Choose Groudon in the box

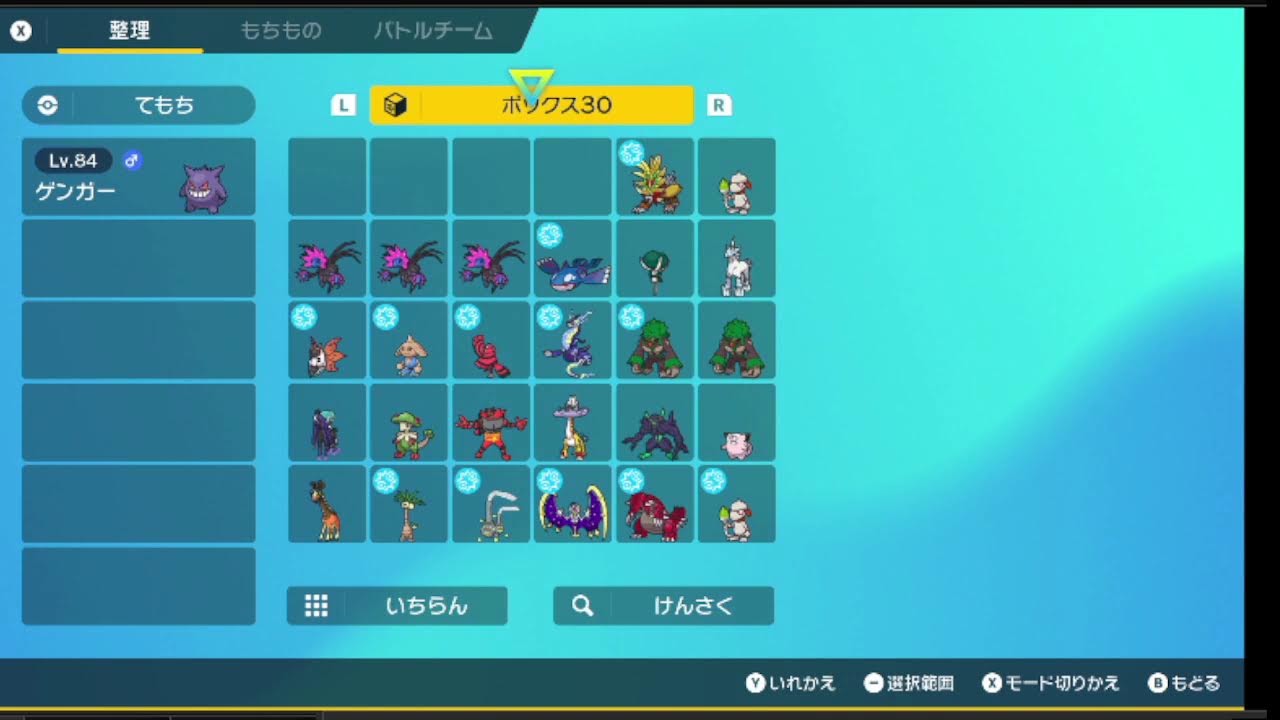655,505
